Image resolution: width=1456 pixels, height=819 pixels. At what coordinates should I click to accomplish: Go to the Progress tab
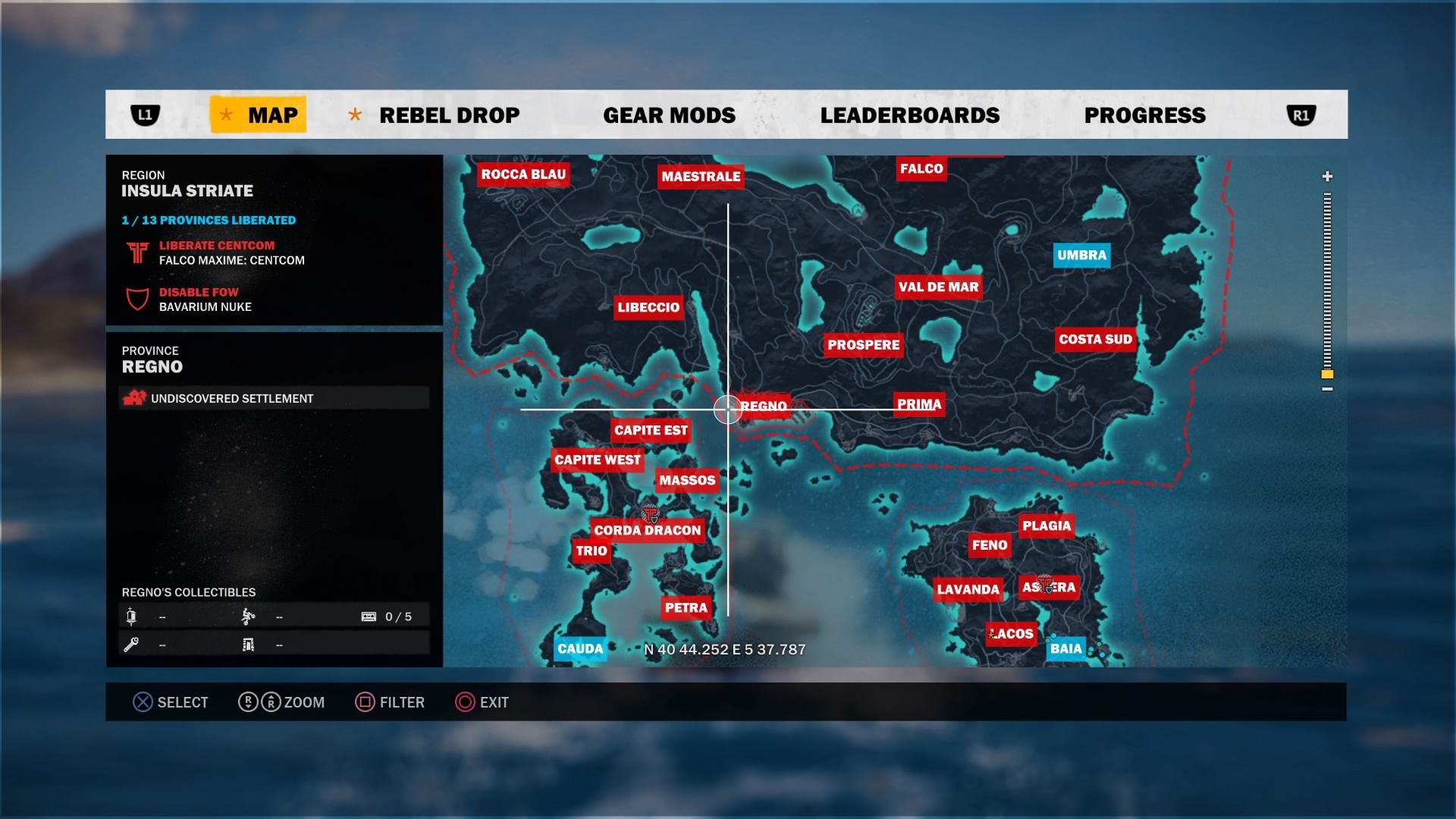[1144, 115]
